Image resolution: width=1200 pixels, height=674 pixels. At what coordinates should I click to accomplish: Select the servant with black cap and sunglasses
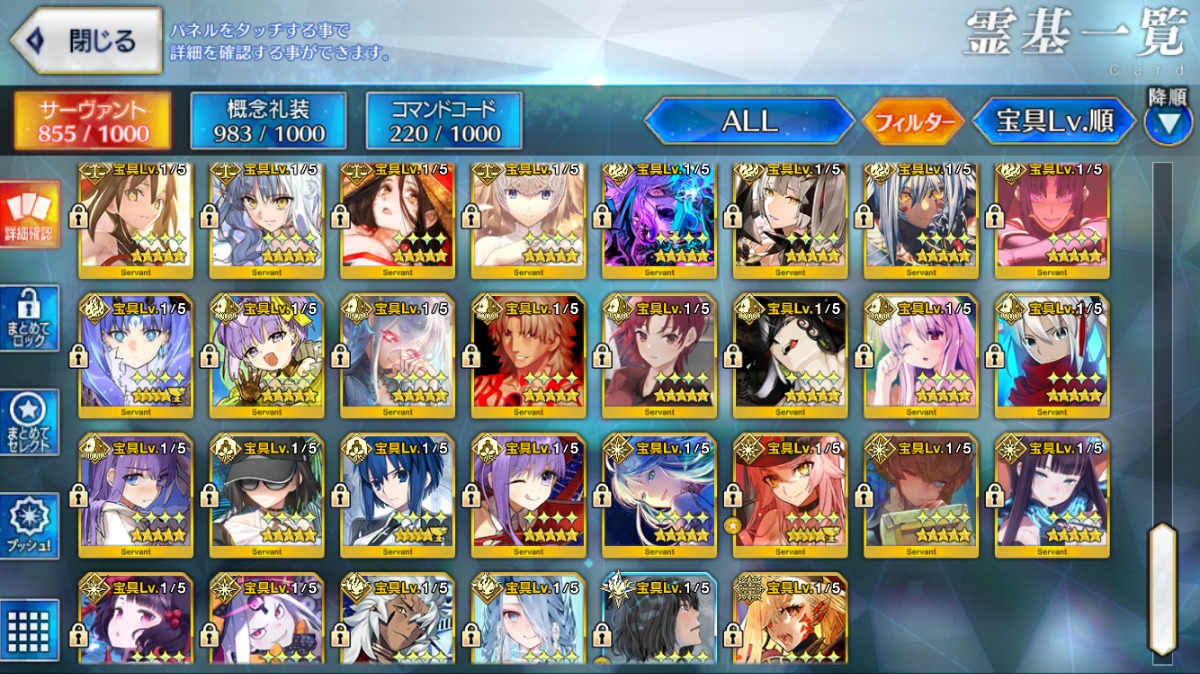tap(267, 494)
